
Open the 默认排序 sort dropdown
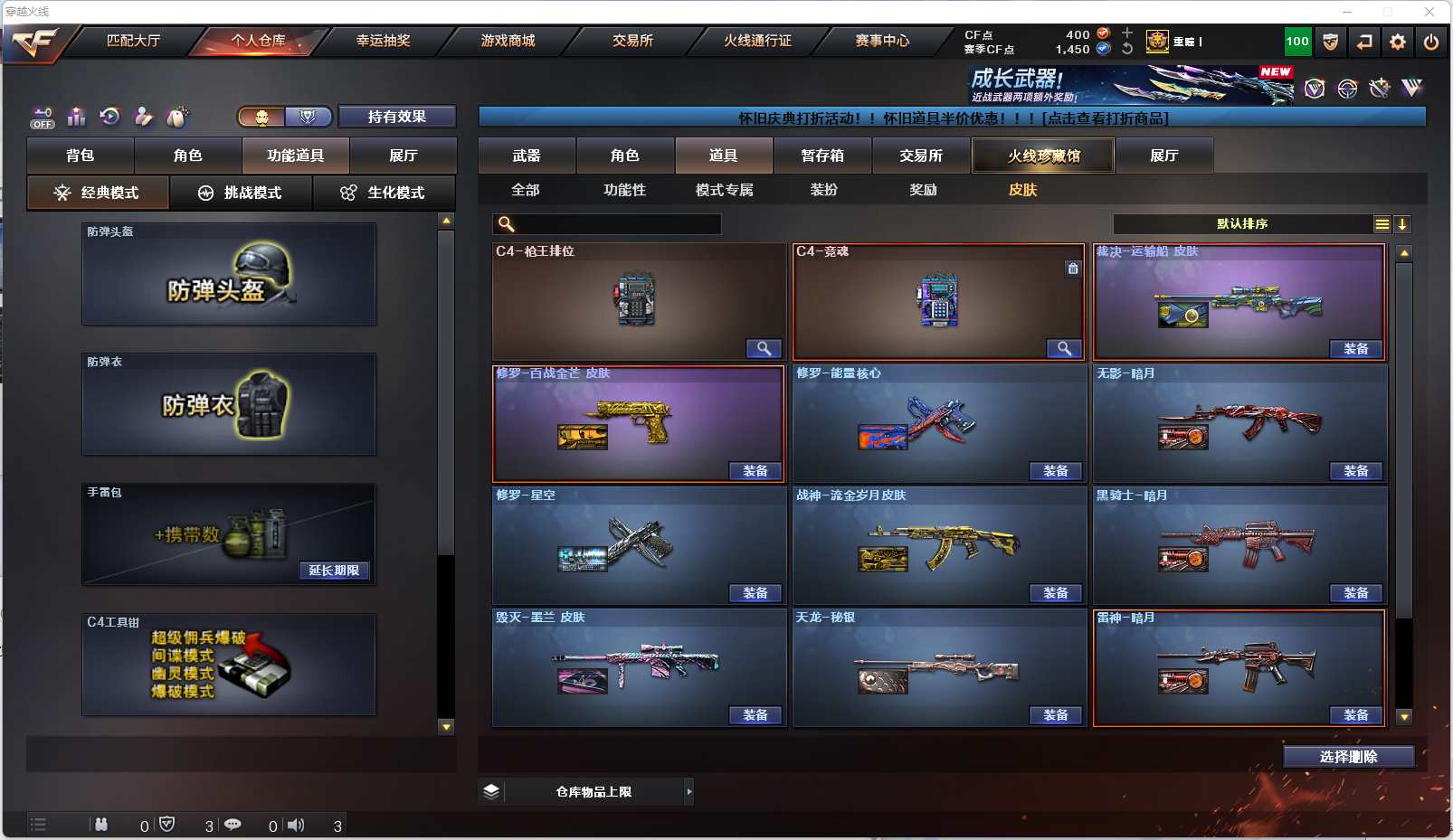pyautogui.click(x=1243, y=224)
